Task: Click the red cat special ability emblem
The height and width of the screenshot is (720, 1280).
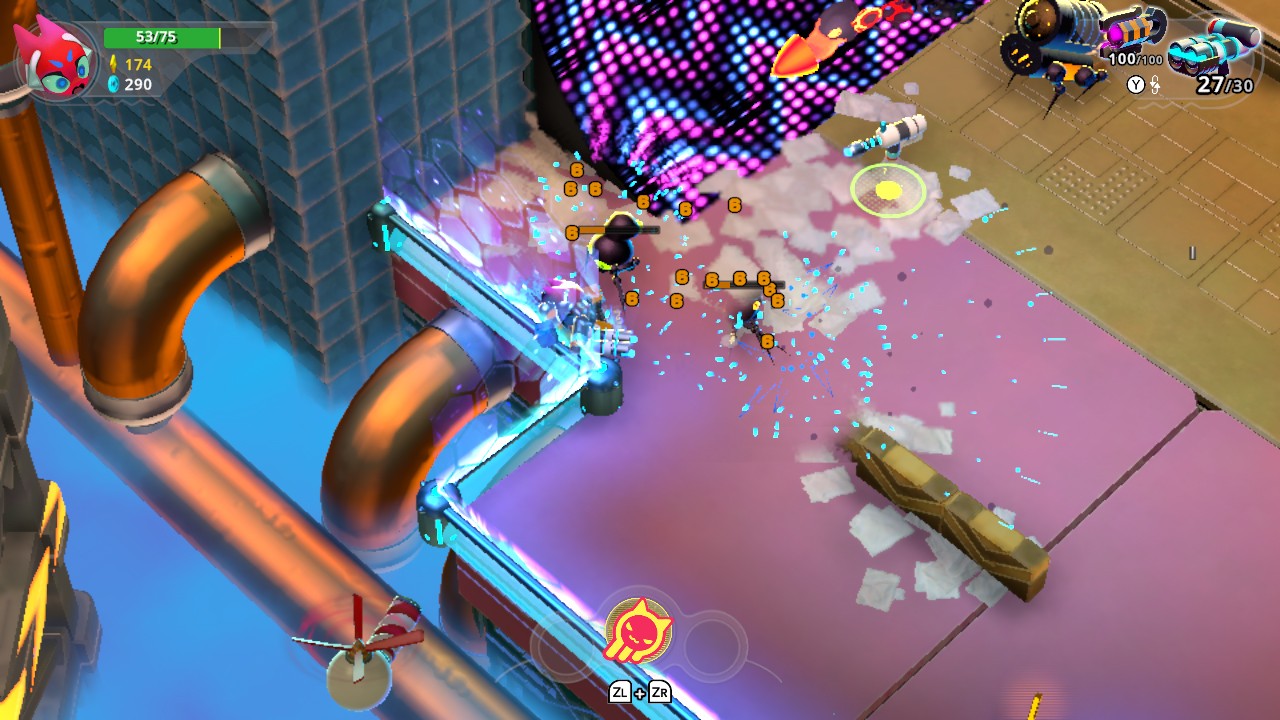Action: 641,629
